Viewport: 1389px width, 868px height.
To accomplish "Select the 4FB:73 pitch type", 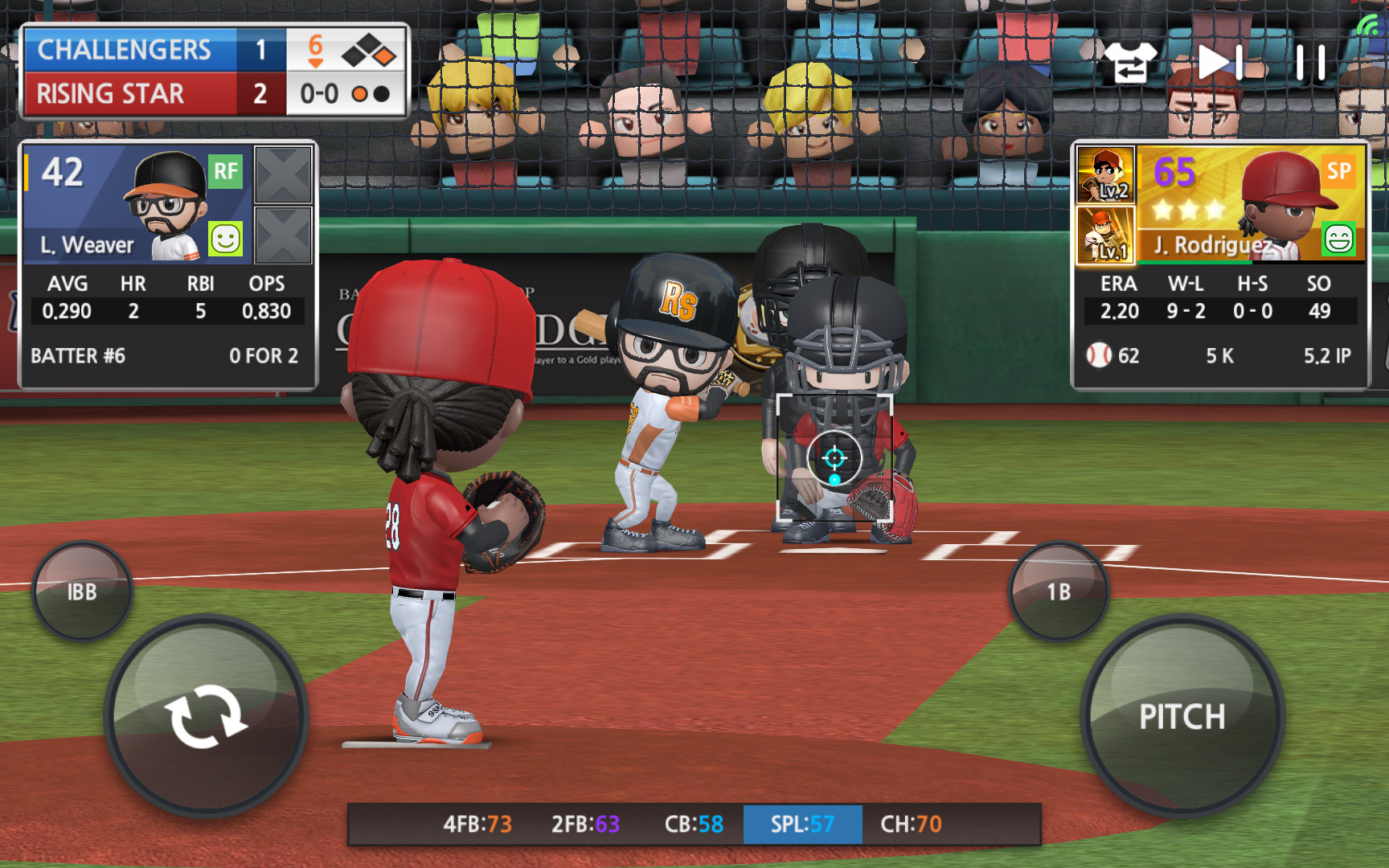I will pyautogui.click(x=477, y=824).
